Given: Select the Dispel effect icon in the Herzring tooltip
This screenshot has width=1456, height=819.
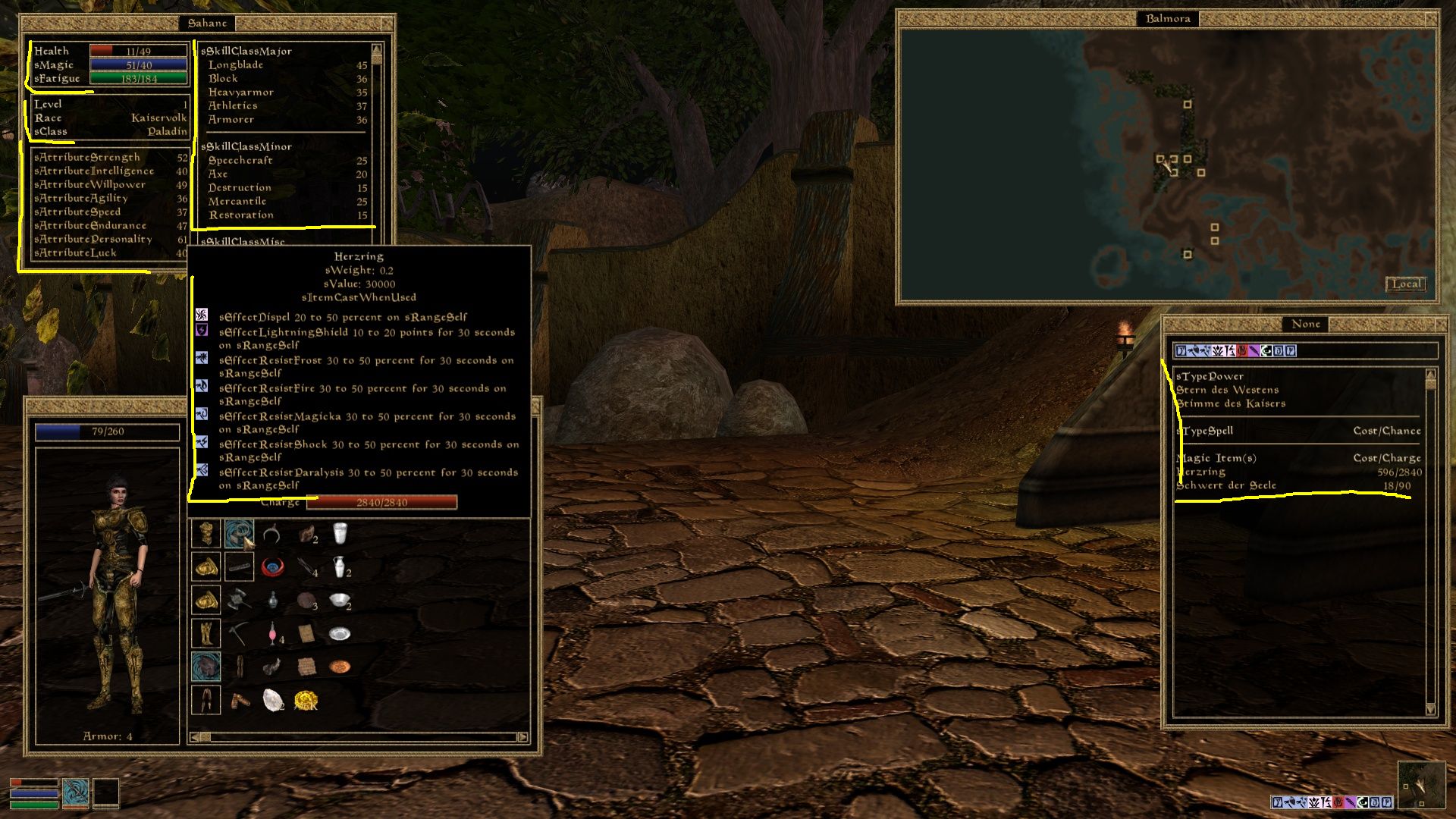Looking at the screenshot, I should (201, 315).
